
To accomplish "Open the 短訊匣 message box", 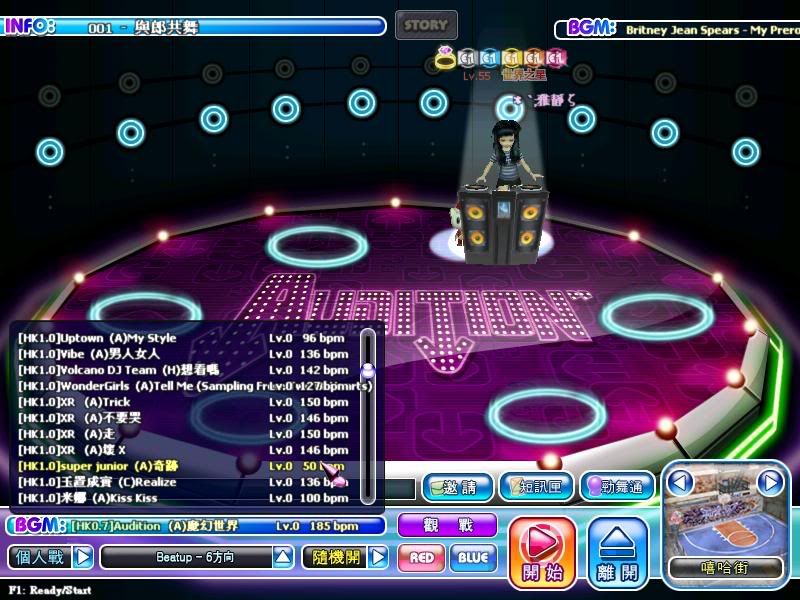I will (x=536, y=487).
